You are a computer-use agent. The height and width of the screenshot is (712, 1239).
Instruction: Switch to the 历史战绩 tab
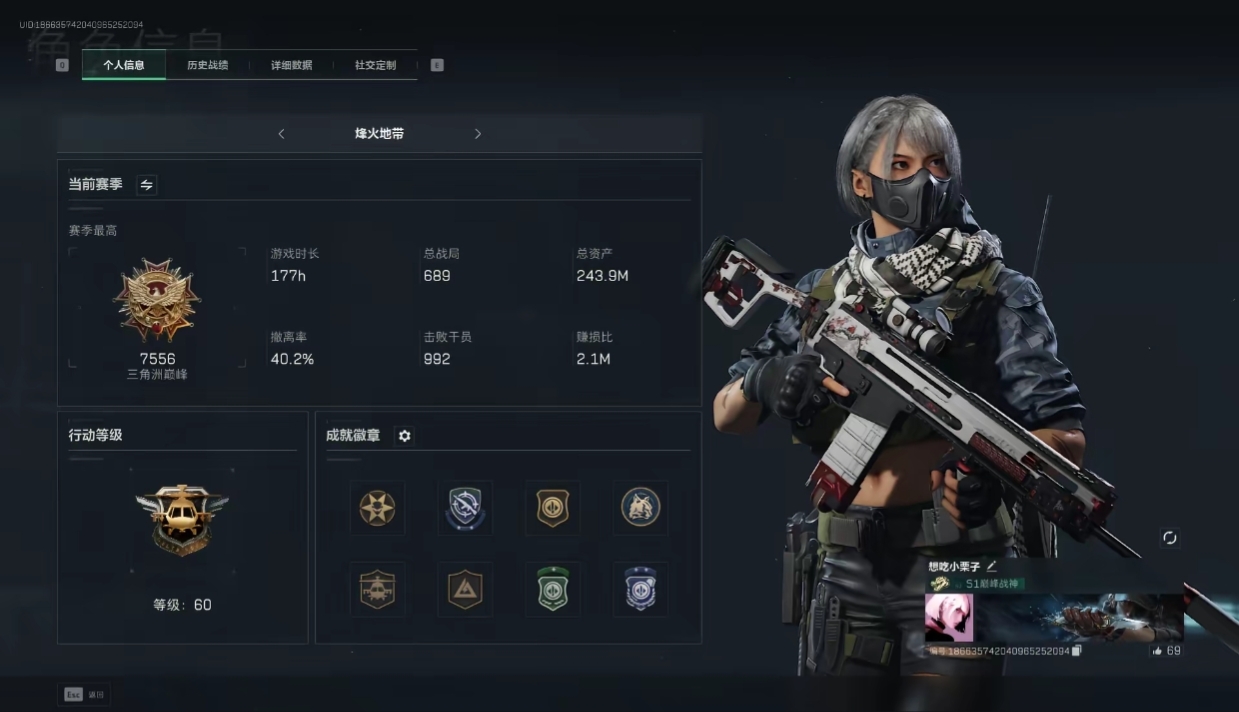tap(207, 65)
